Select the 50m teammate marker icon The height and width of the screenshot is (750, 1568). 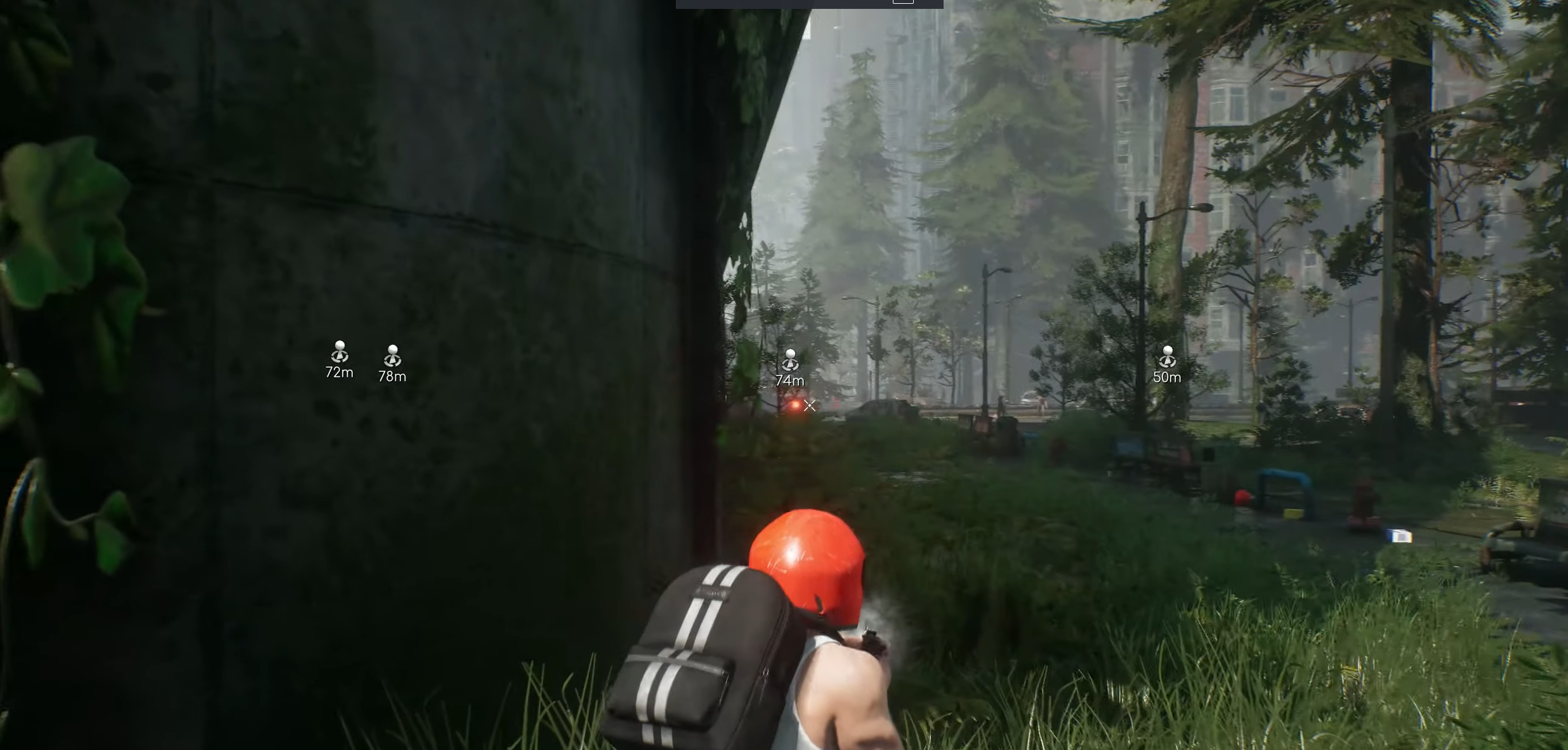(1168, 352)
